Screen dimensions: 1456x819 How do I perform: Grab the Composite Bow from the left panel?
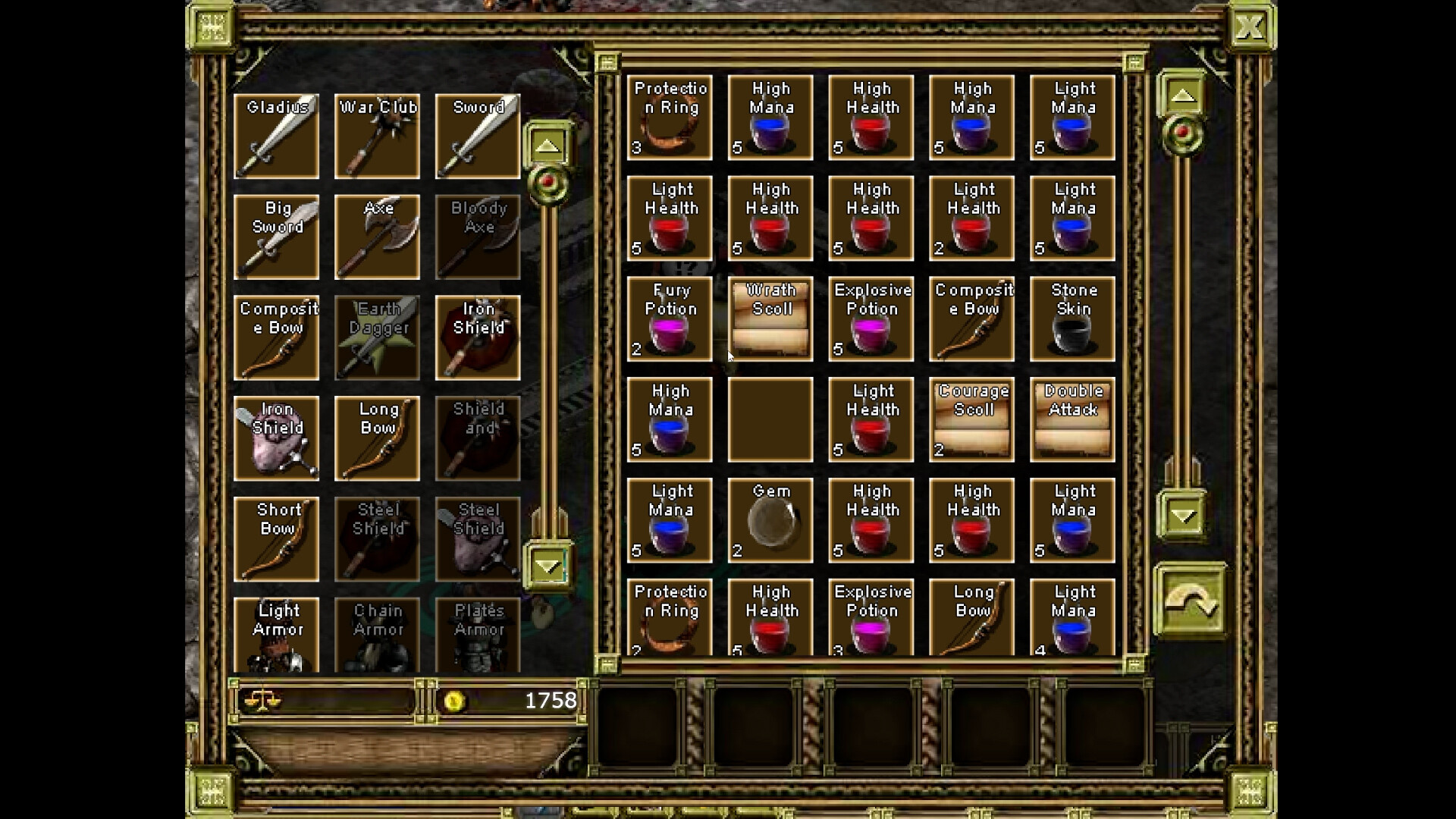(x=276, y=337)
